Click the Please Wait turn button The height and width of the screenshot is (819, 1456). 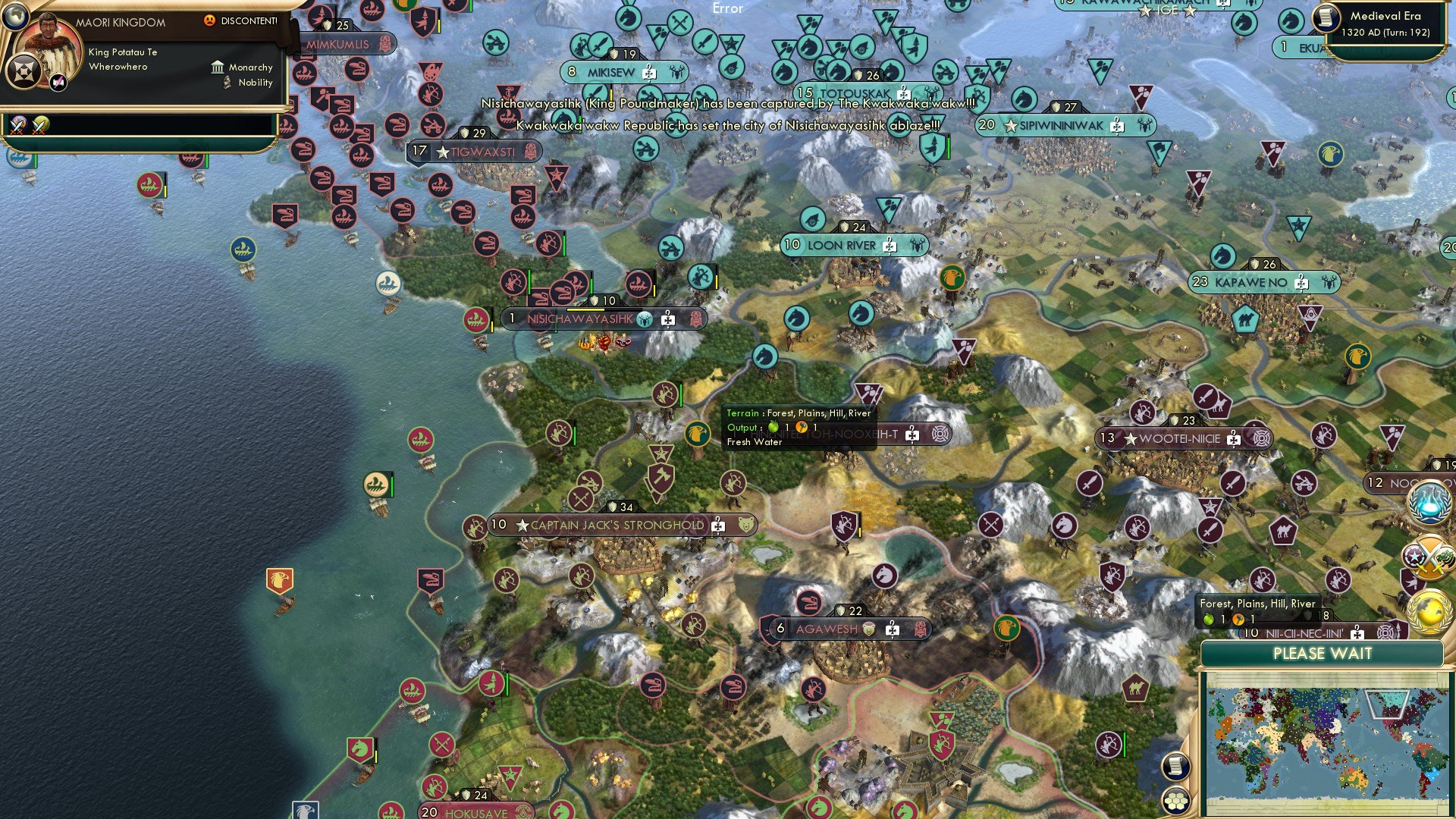click(x=1322, y=654)
